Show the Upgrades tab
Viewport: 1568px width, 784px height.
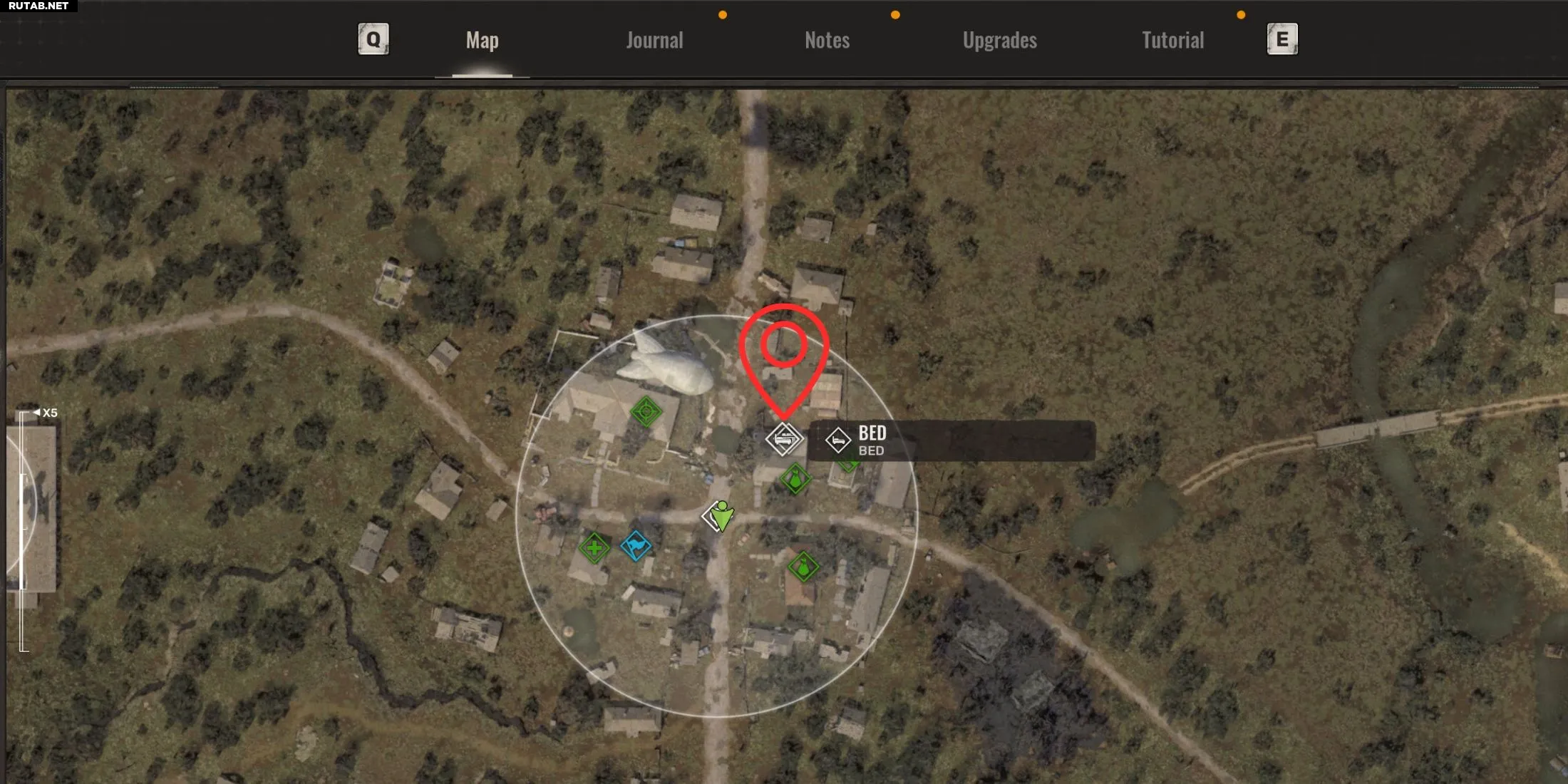[999, 40]
